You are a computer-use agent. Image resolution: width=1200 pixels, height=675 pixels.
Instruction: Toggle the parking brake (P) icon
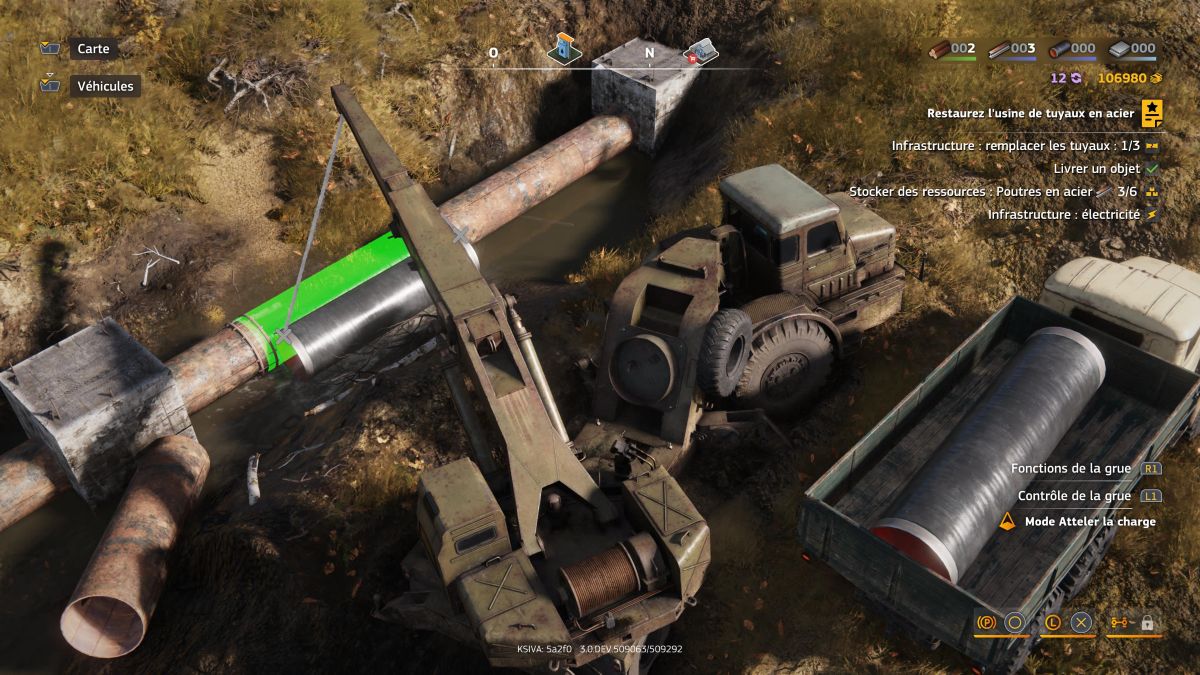[986, 623]
